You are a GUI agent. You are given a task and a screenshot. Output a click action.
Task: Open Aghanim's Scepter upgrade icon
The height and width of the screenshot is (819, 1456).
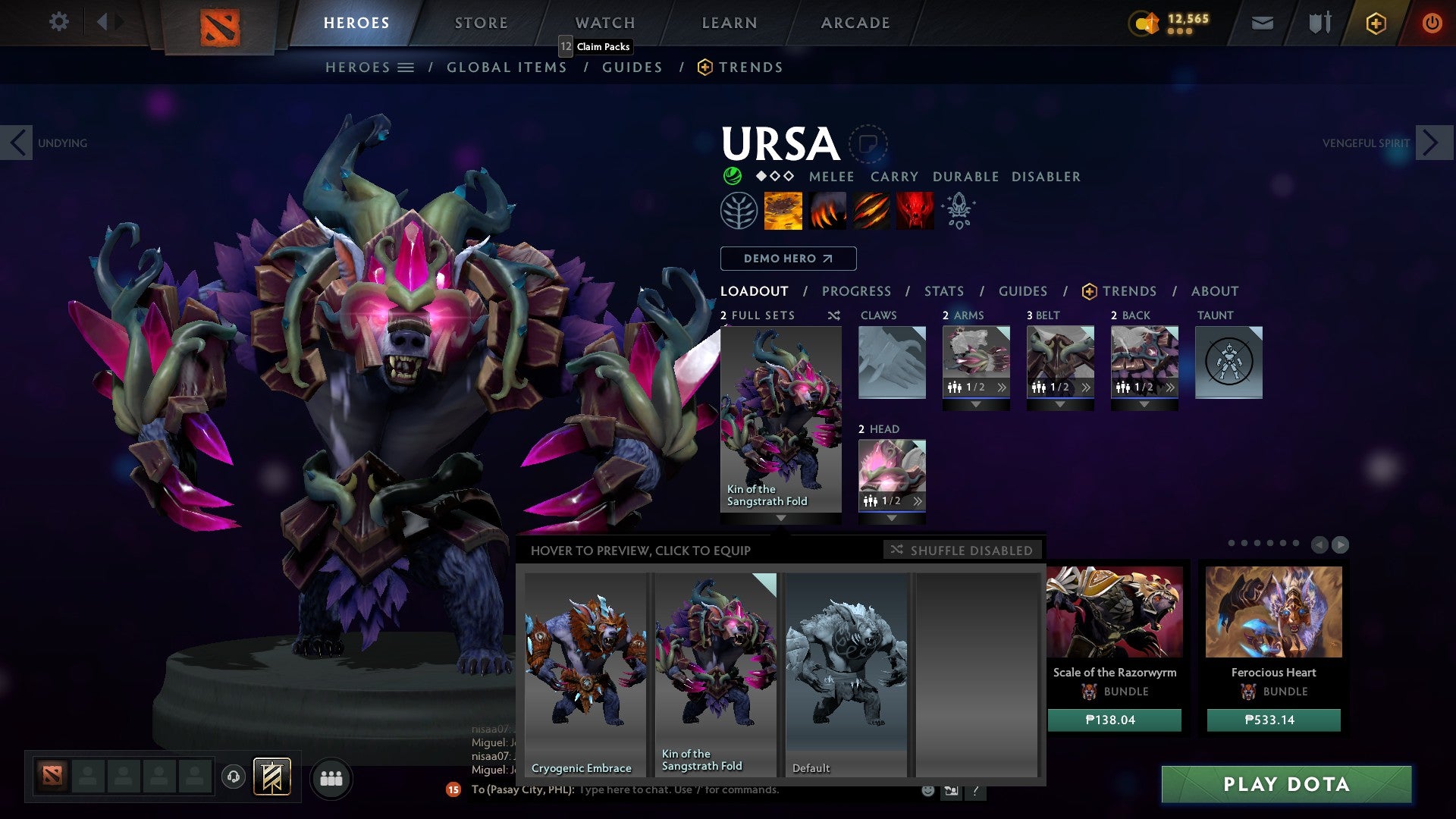click(958, 211)
